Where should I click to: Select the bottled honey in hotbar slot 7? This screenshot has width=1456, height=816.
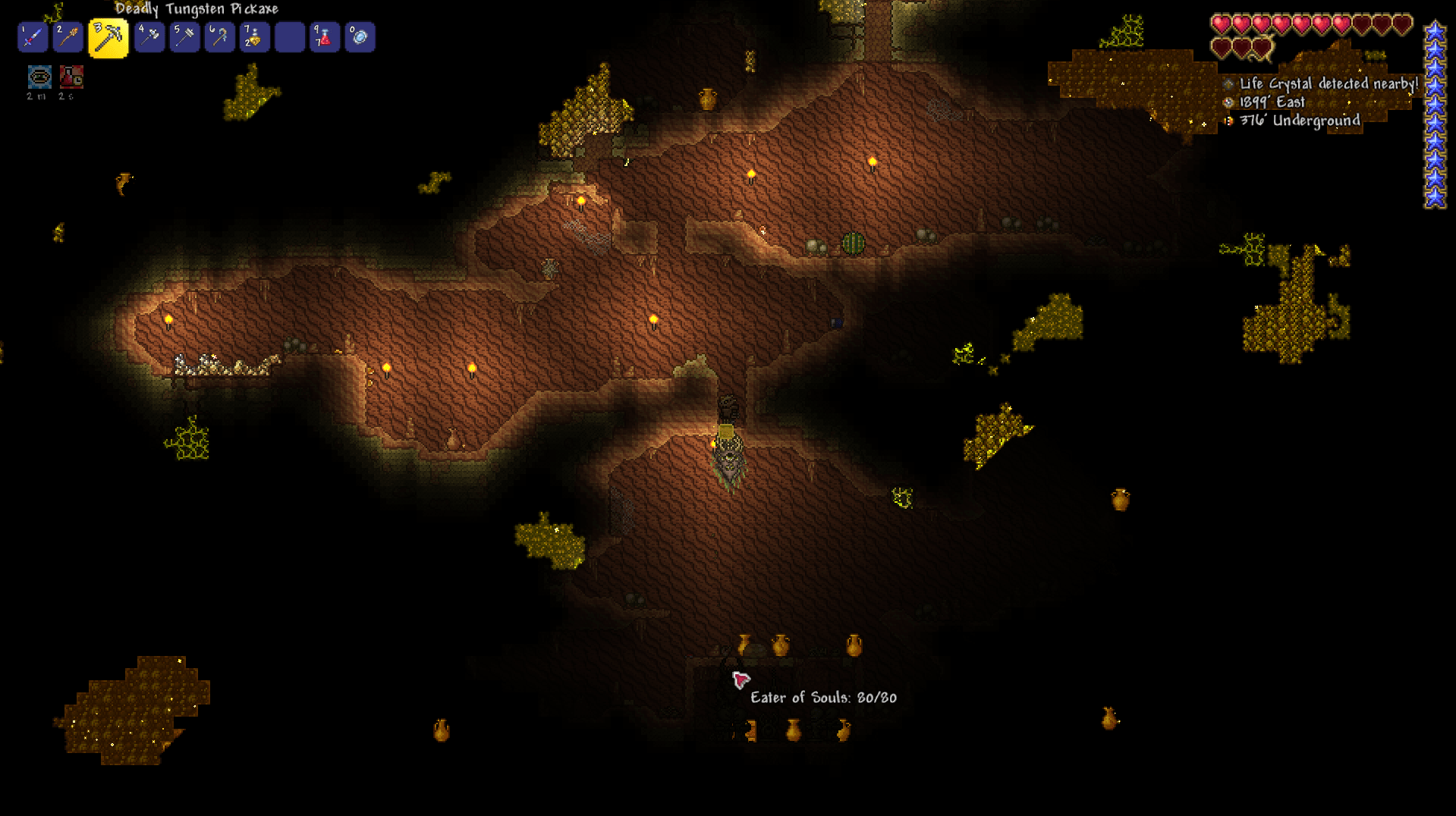254,36
